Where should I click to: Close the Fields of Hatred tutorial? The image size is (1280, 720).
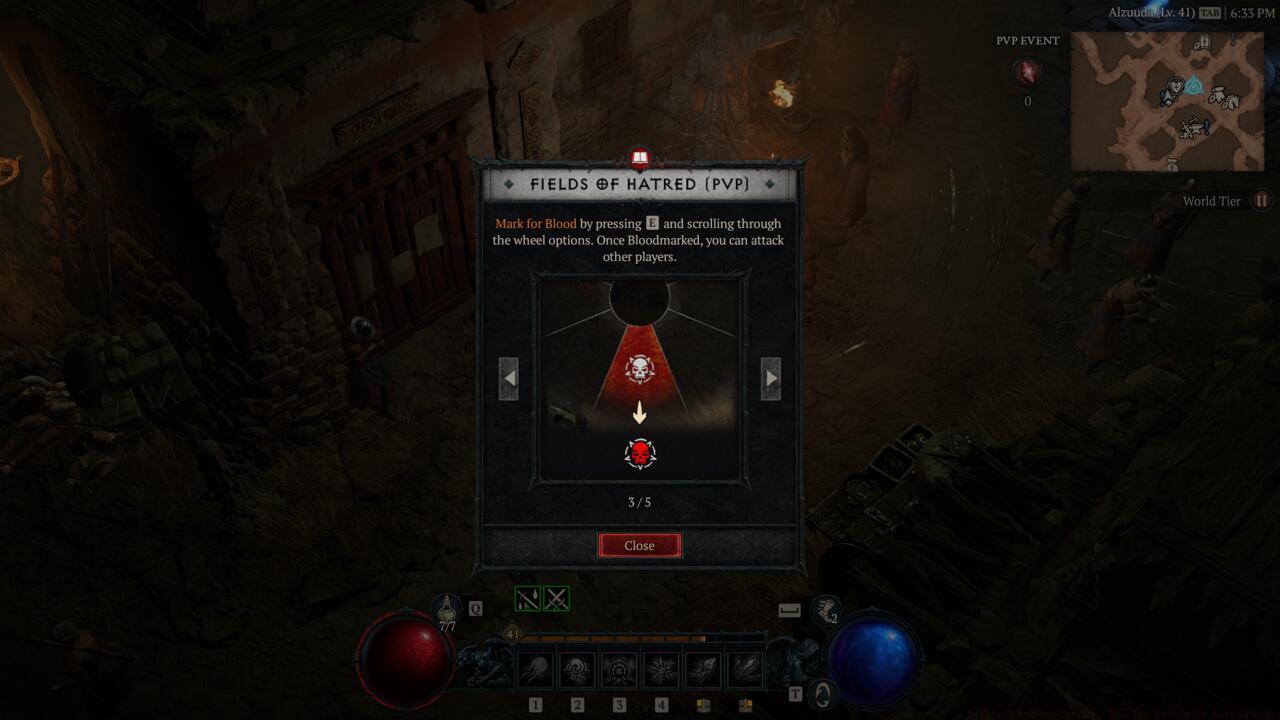pyautogui.click(x=639, y=545)
